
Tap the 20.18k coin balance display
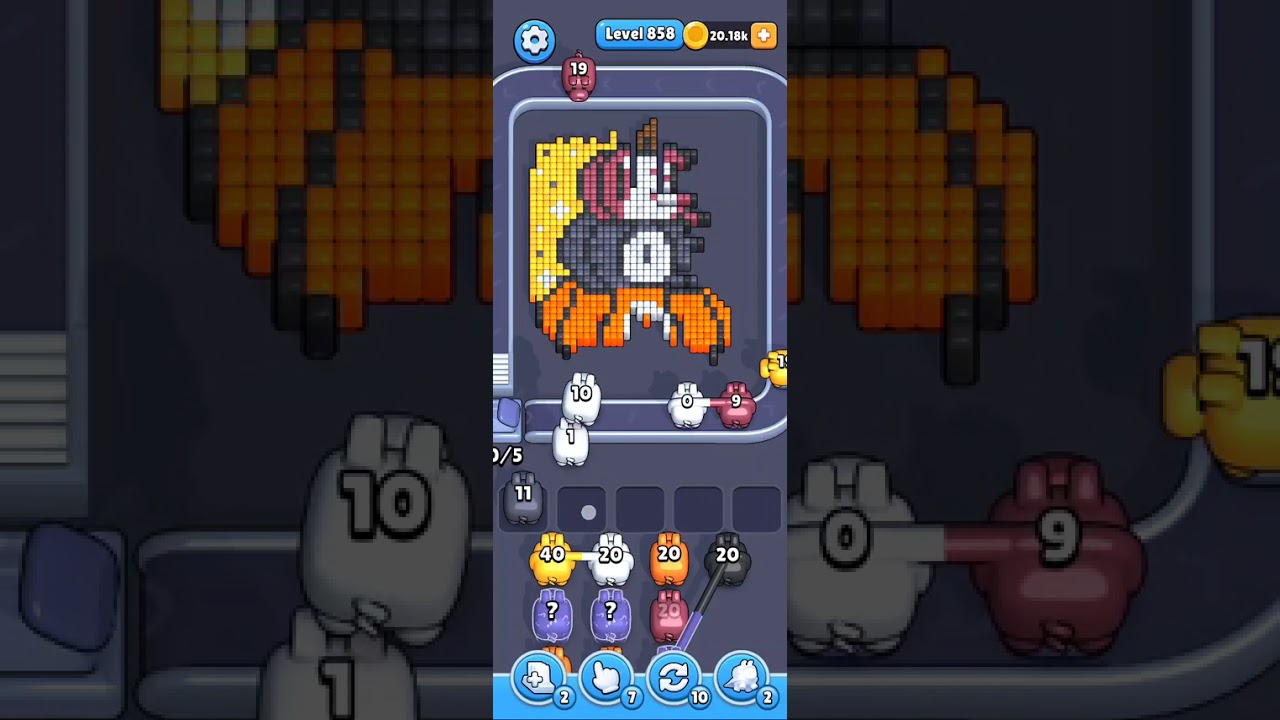pos(731,35)
